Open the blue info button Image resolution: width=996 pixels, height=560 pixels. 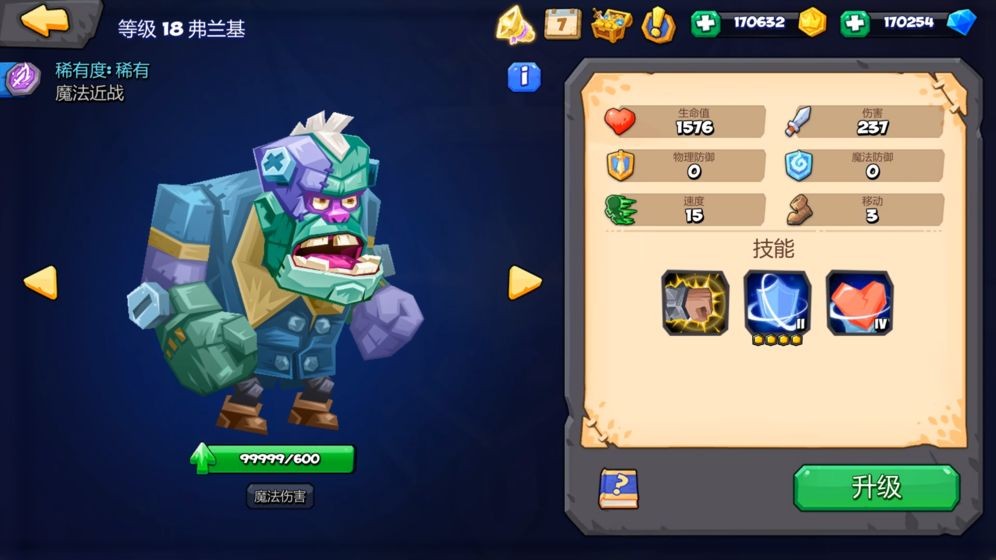pos(524,77)
